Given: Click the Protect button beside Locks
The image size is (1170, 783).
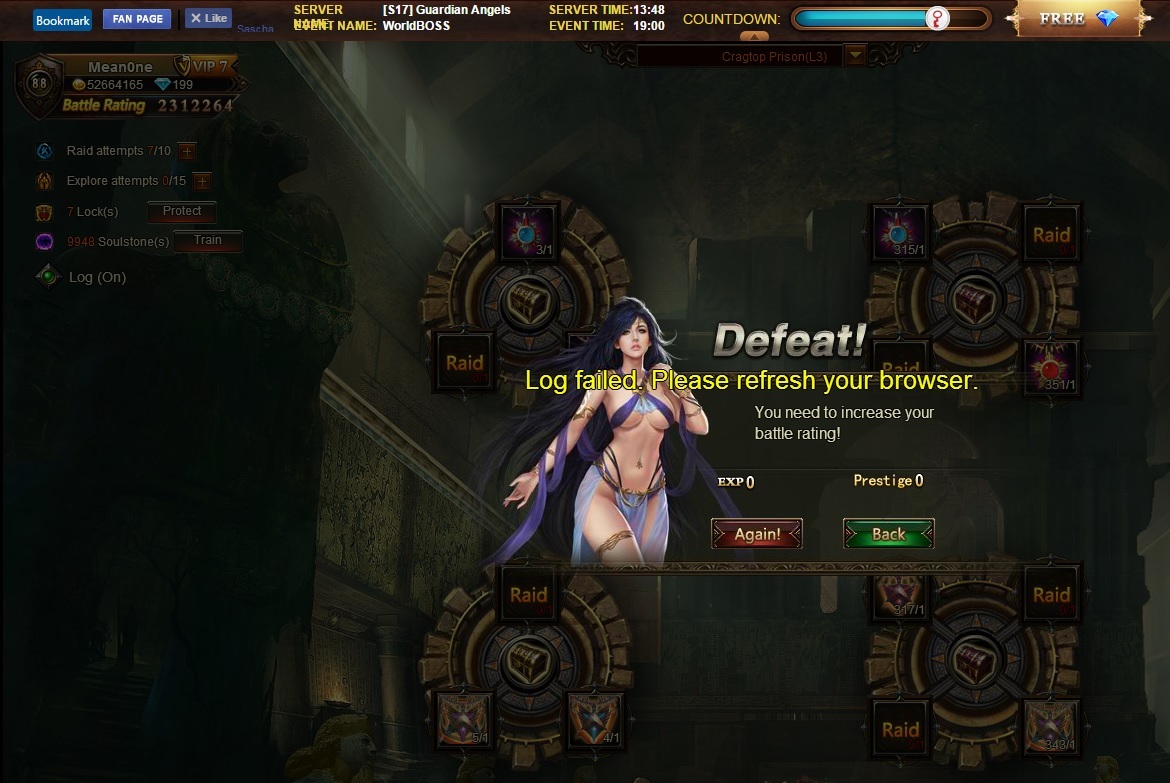Looking at the screenshot, I should (x=182, y=212).
